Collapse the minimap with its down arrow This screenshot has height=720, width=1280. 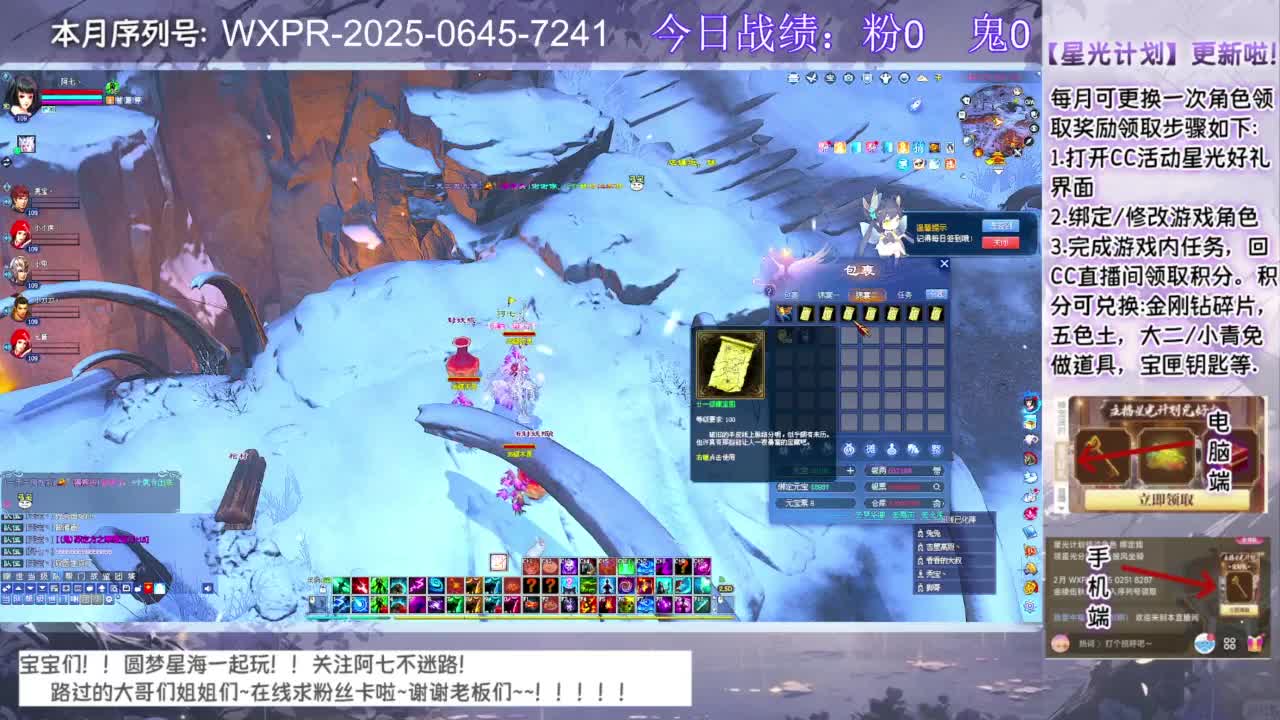[998, 171]
